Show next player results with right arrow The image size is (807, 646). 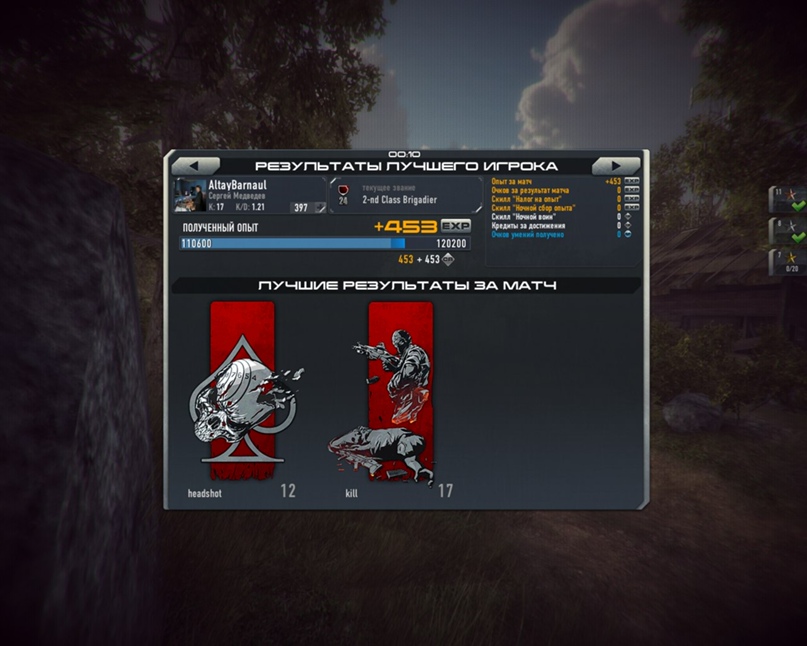coord(616,166)
